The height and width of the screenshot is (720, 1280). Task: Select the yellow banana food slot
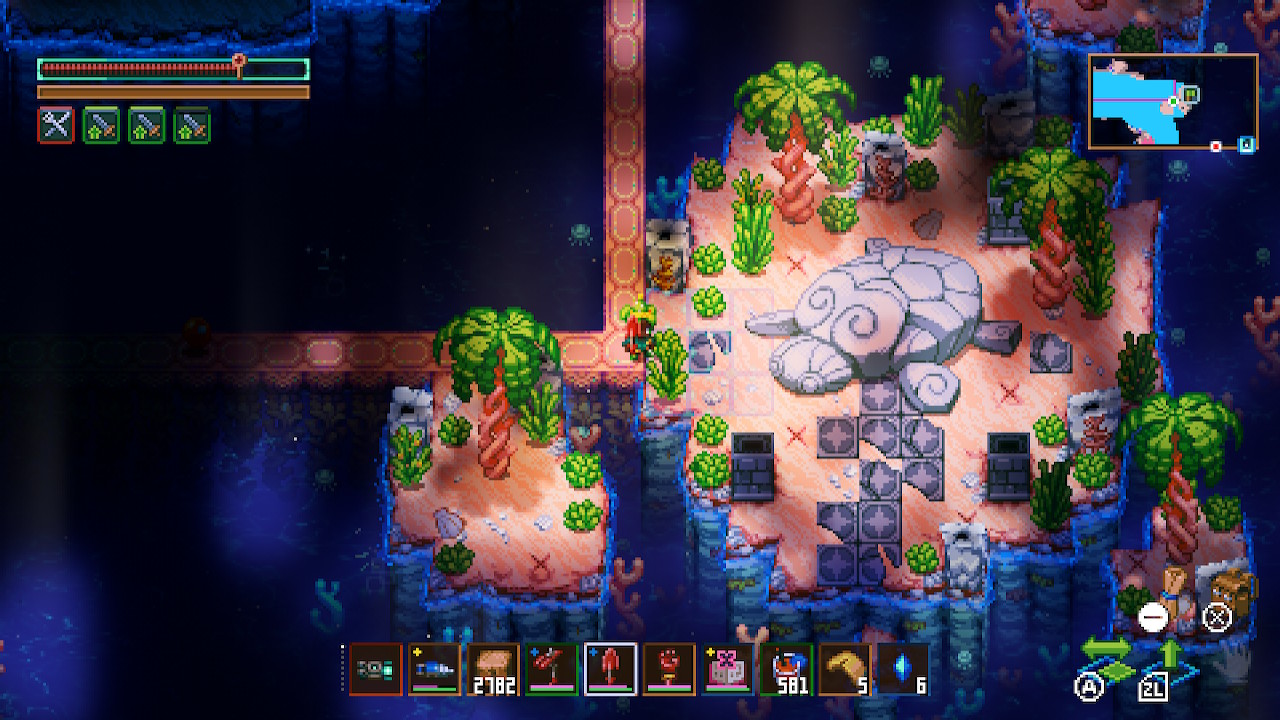pyautogui.click(x=844, y=669)
